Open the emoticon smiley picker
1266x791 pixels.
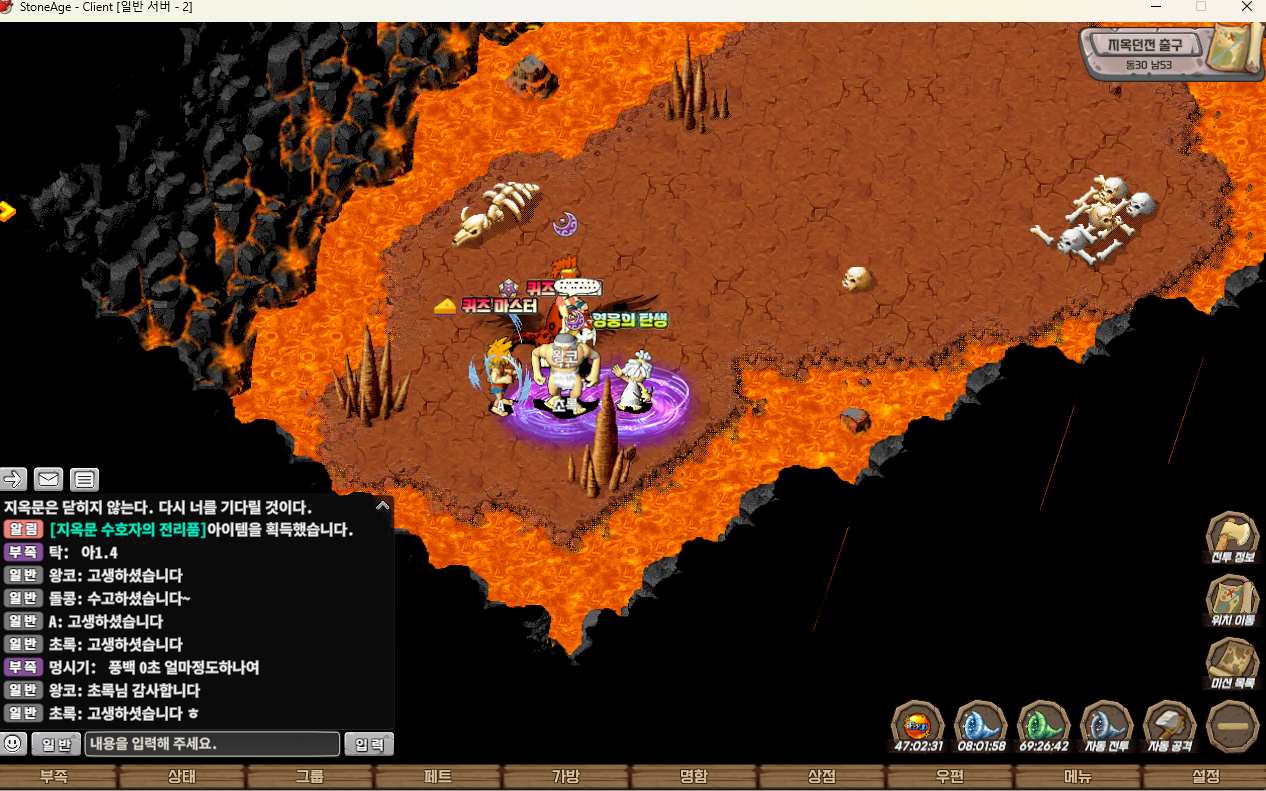(14, 744)
